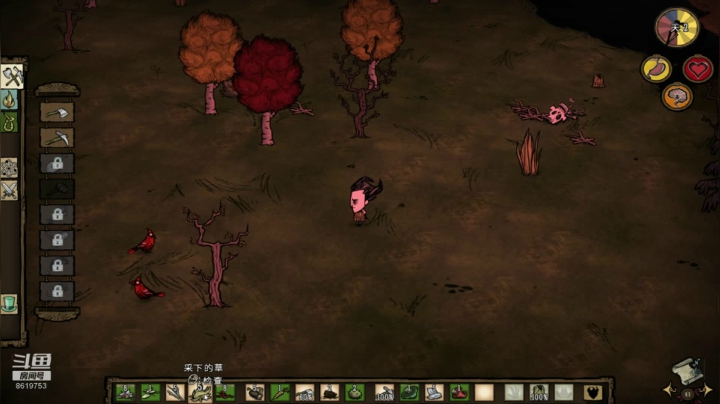Open the Survival crafting tab with rope icon
This screenshot has width=720, height=404.
click(11, 122)
